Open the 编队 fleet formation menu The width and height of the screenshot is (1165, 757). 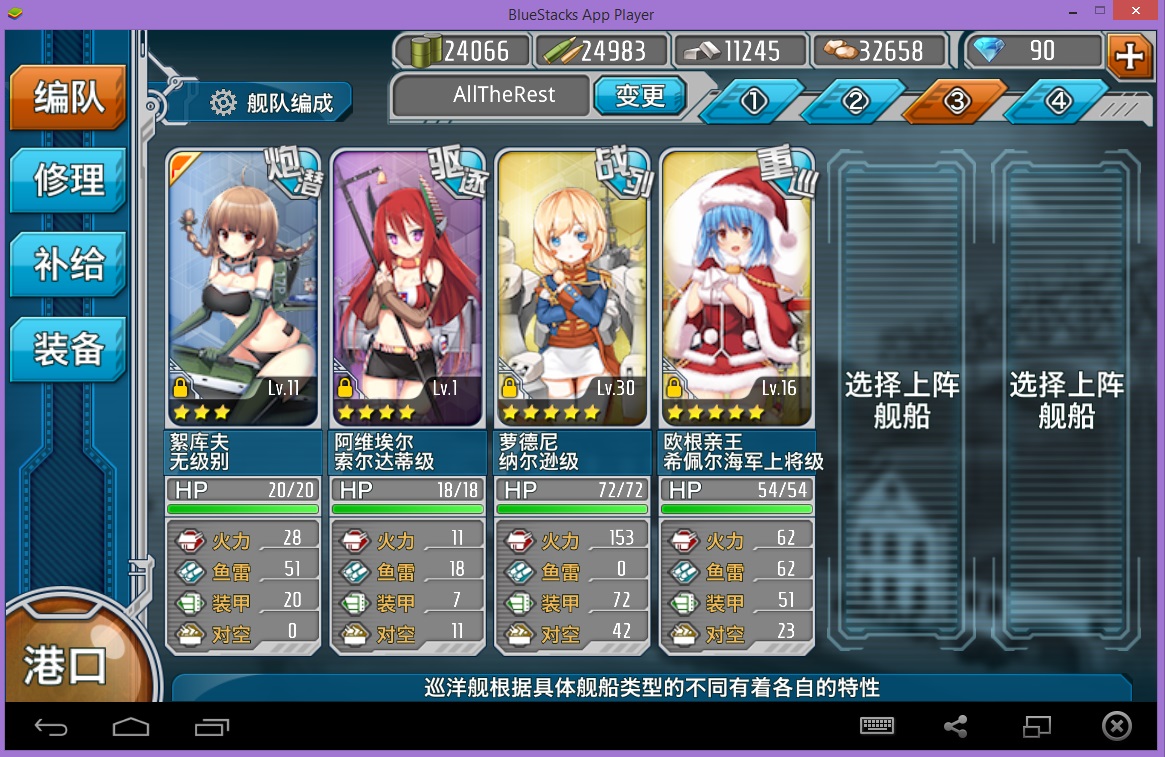pyautogui.click(x=68, y=98)
